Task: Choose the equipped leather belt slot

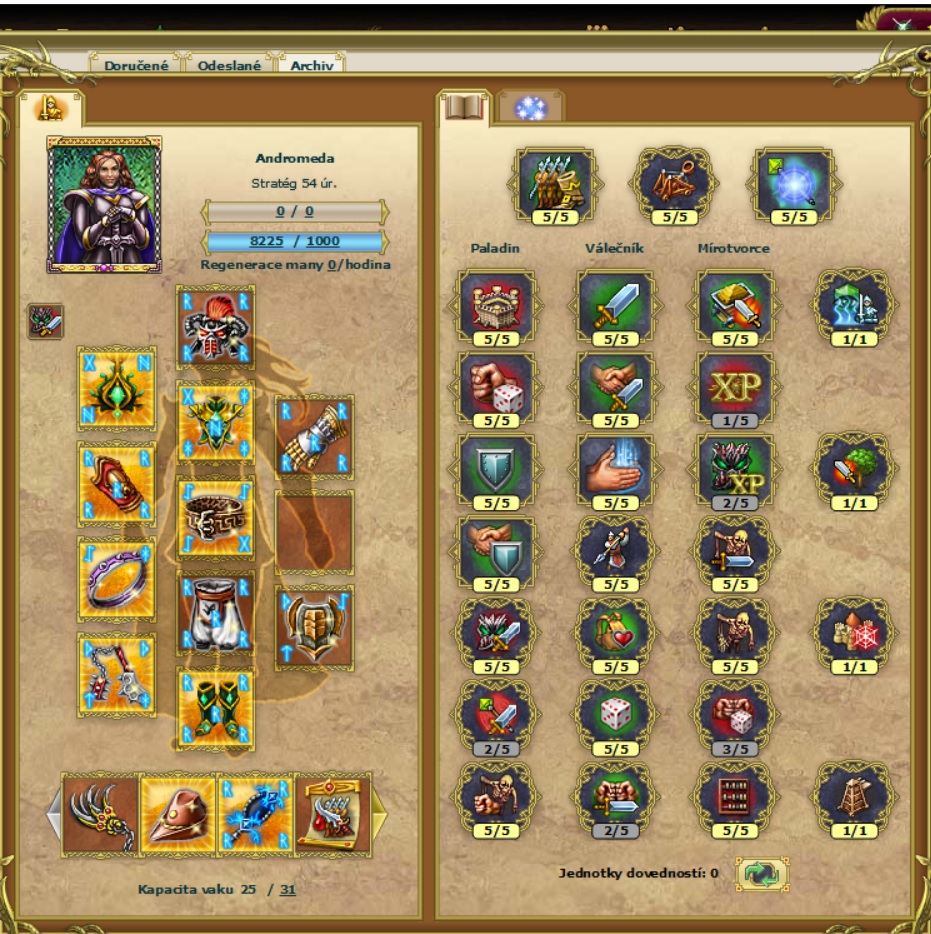Action: pos(215,517)
